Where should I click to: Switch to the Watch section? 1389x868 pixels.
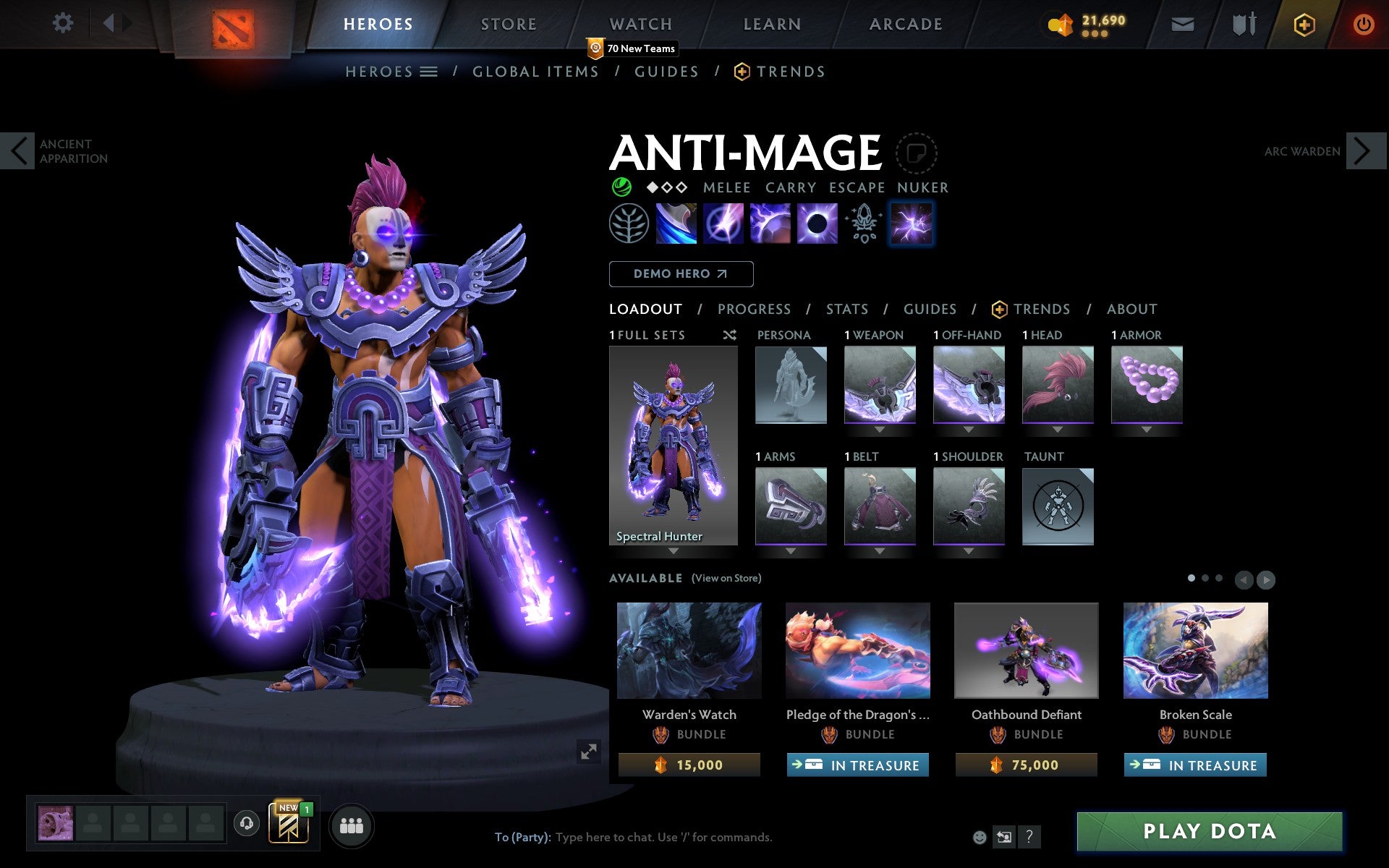[640, 25]
